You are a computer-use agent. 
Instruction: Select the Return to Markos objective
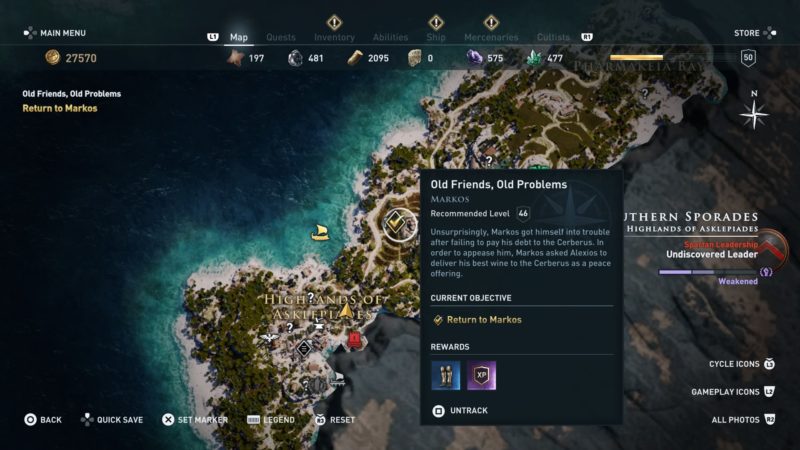point(483,320)
